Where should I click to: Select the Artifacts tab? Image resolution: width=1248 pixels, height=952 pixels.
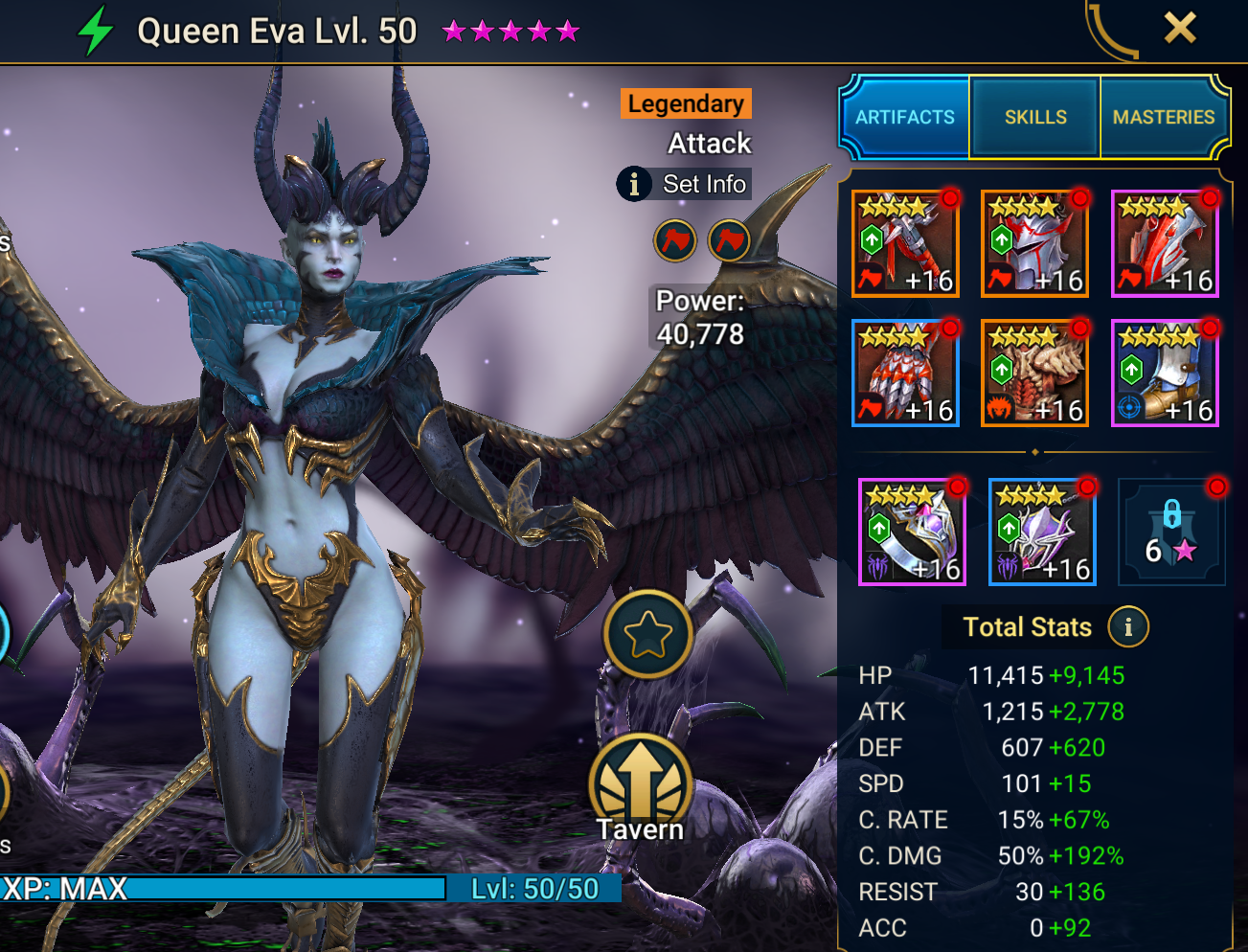905,117
